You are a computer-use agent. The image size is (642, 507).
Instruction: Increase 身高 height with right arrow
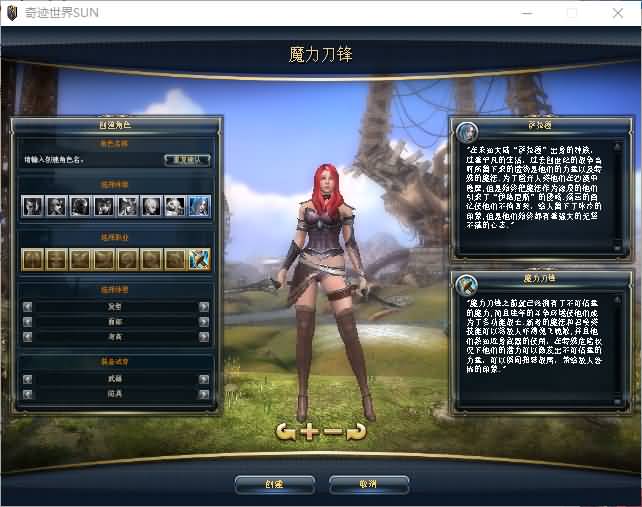point(204,337)
